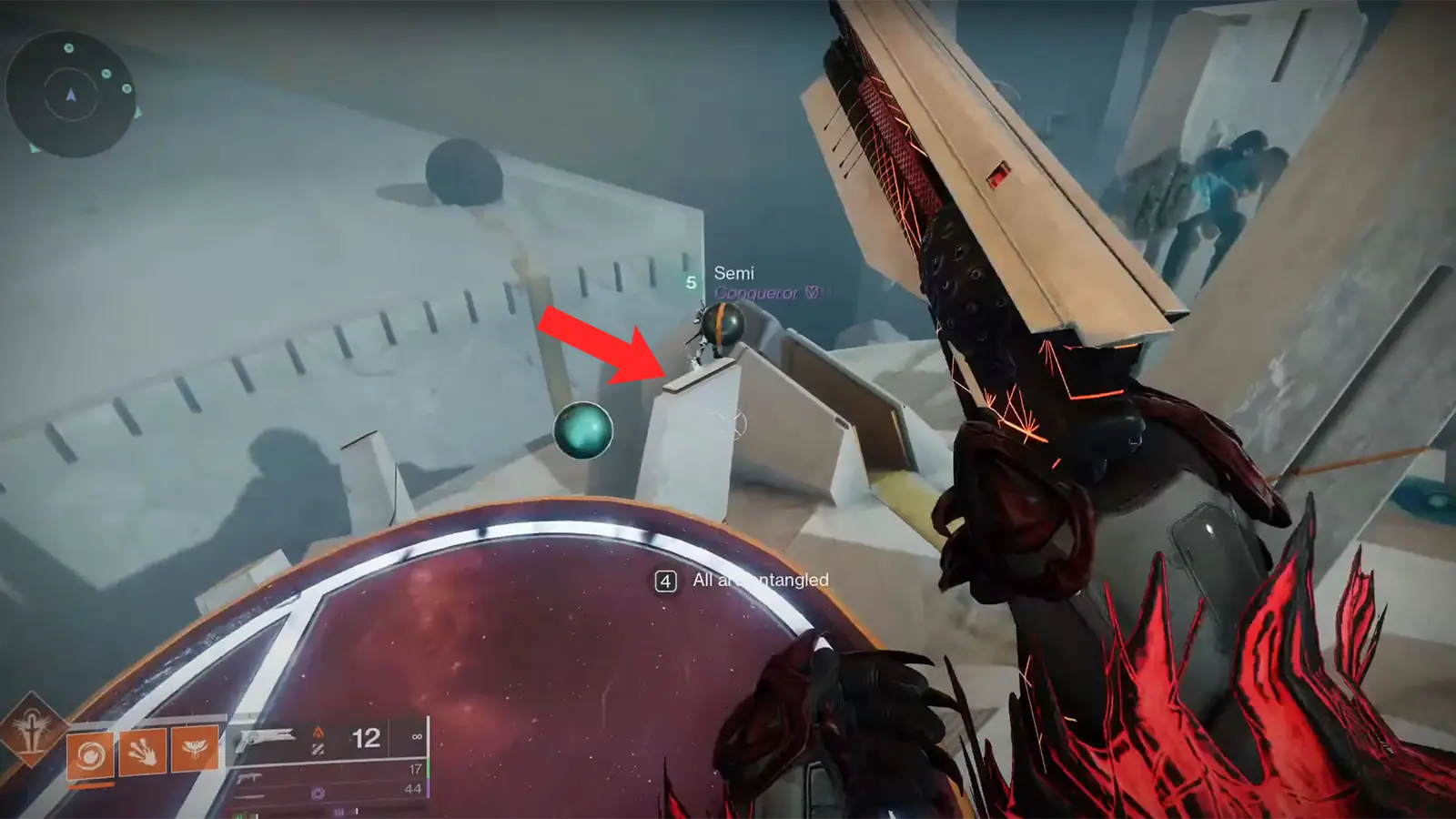Image resolution: width=1456 pixels, height=819 pixels.
Task: Click the All are entangled objective text
Action: point(760,578)
